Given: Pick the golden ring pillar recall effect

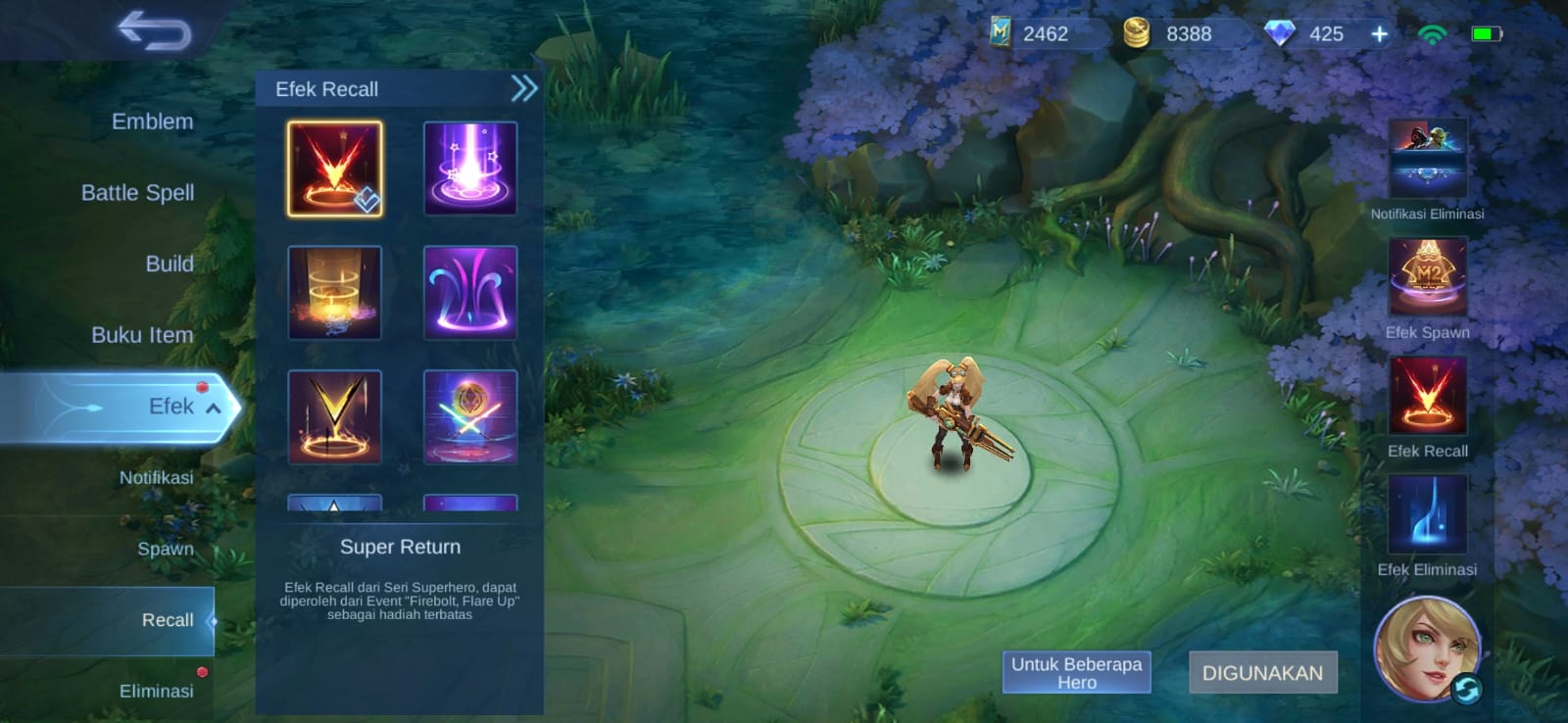Looking at the screenshot, I should [334, 292].
